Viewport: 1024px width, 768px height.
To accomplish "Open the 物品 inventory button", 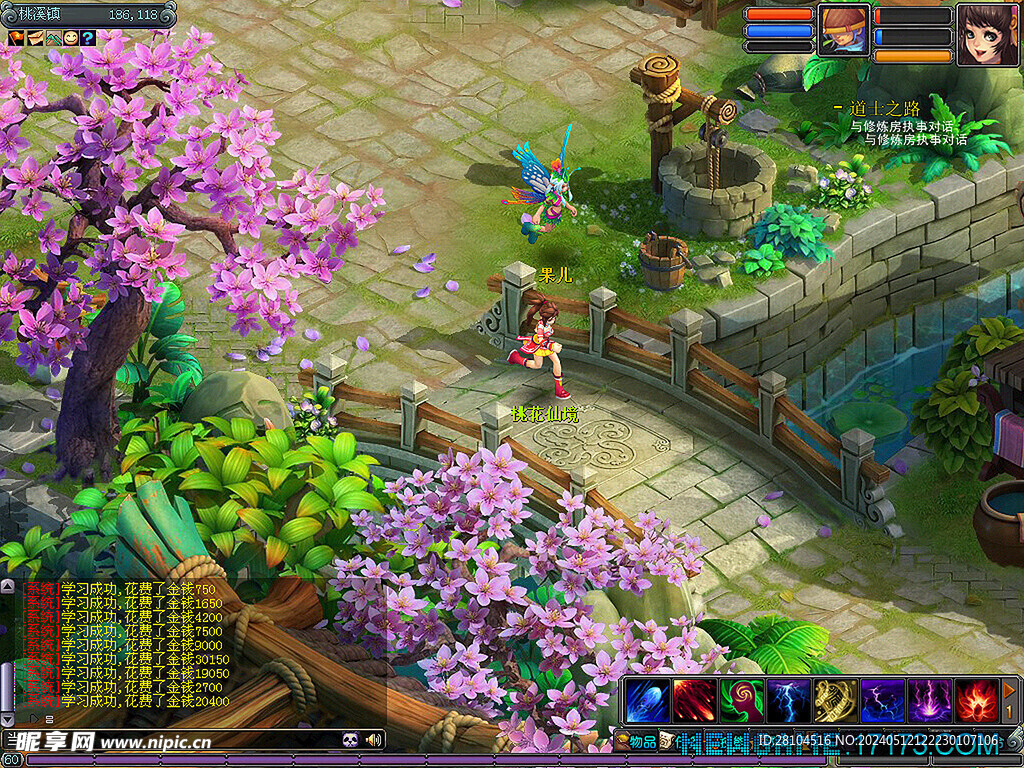I will [x=636, y=741].
